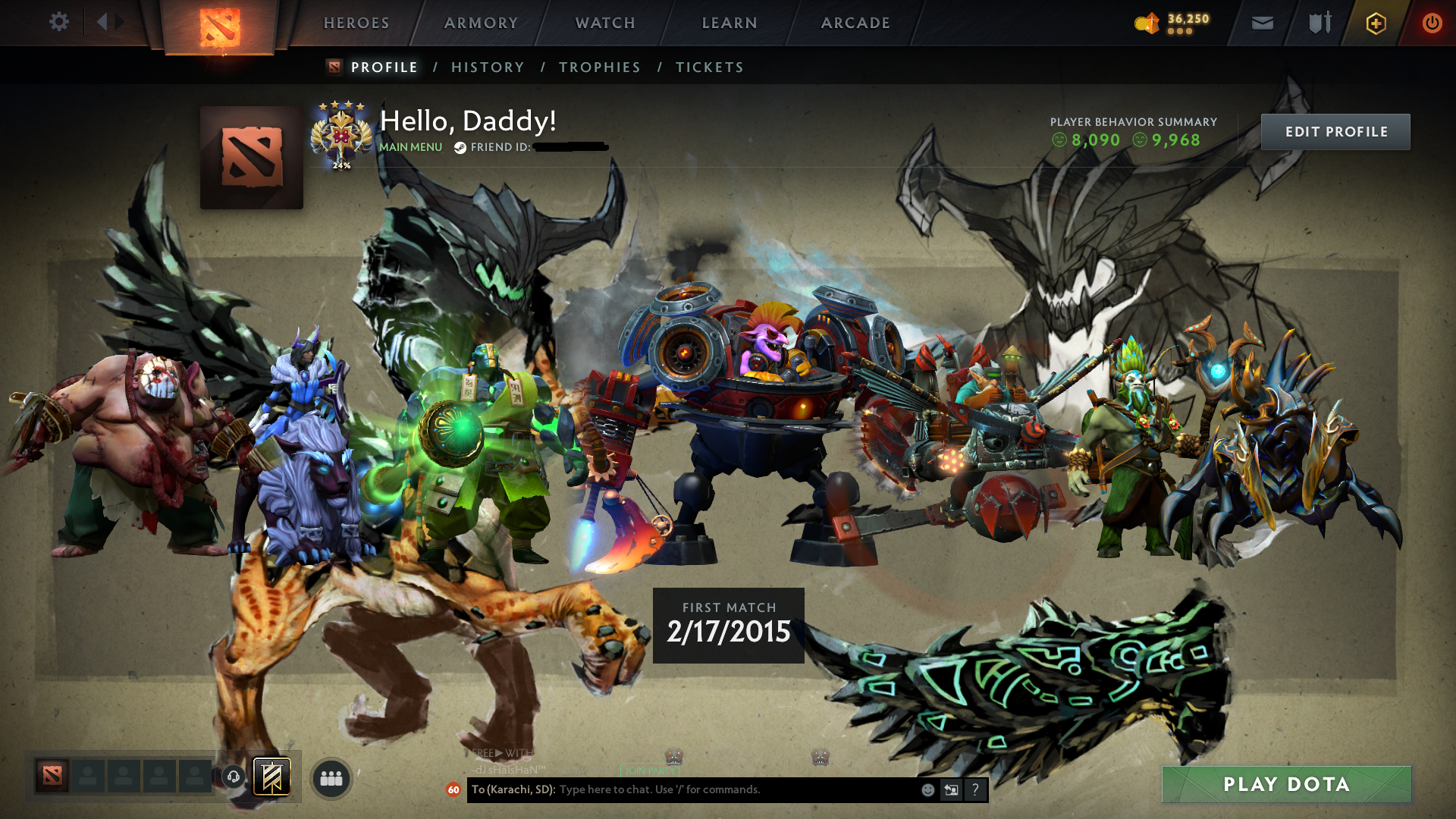Click the screenshot sharing icon in chat bar

(x=952, y=790)
